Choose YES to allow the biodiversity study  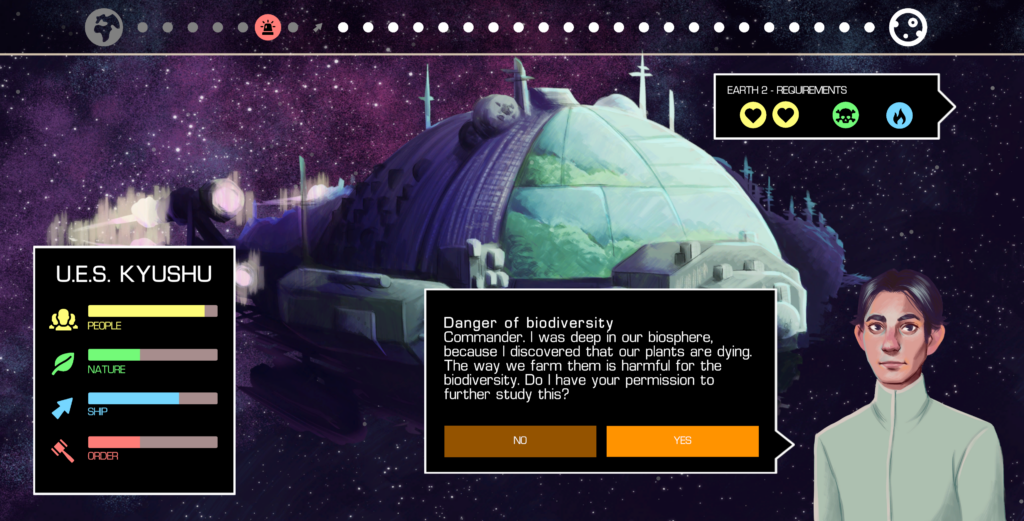pos(682,441)
